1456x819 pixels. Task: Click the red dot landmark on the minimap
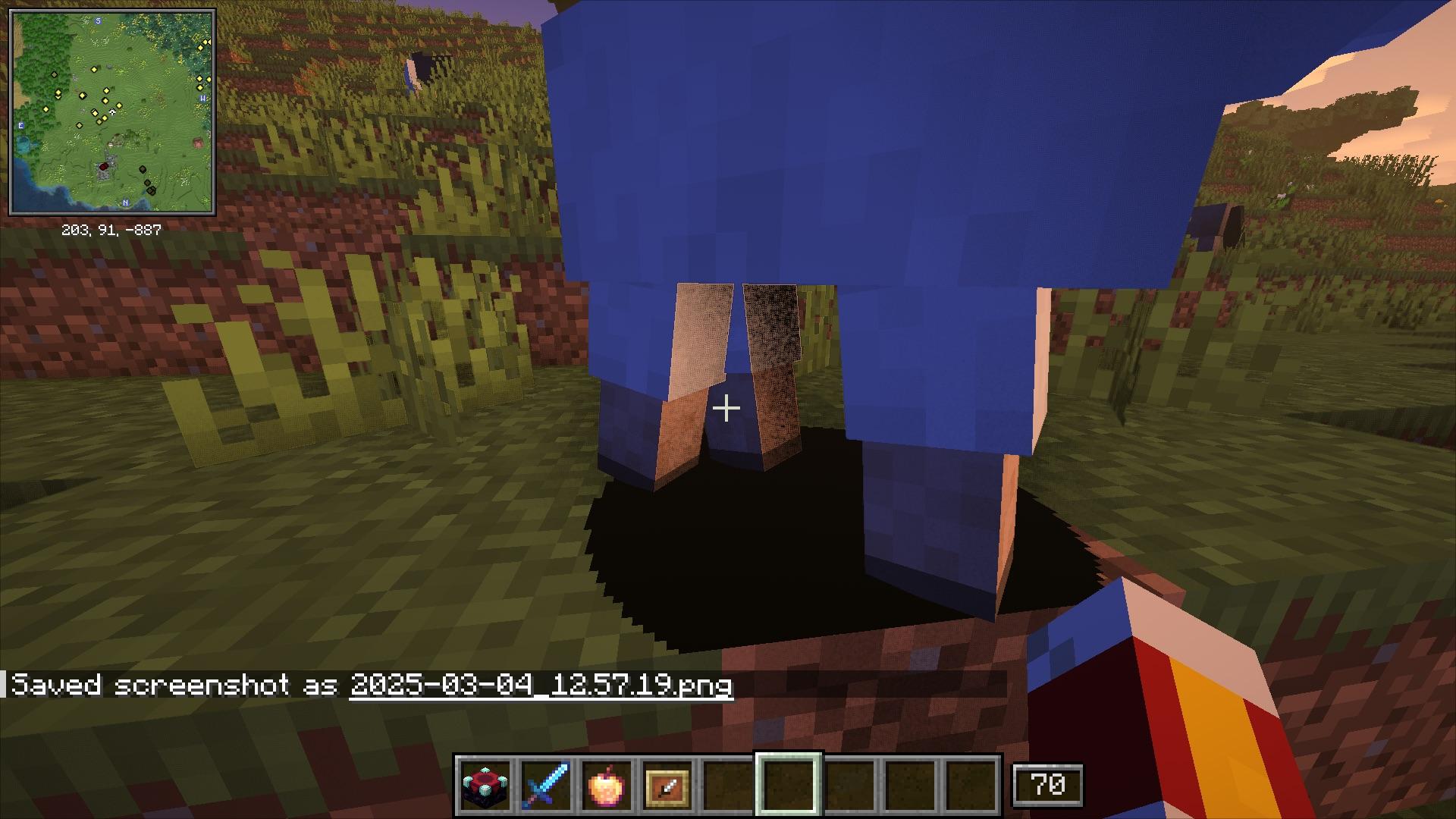pos(104,166)
